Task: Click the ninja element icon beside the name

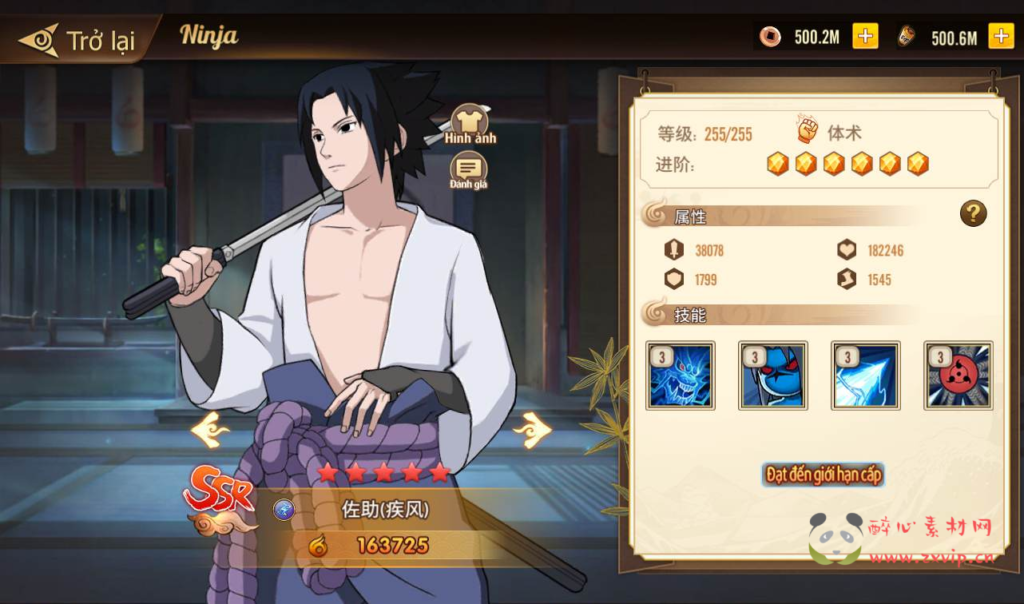Action: [x=284, y=510]
